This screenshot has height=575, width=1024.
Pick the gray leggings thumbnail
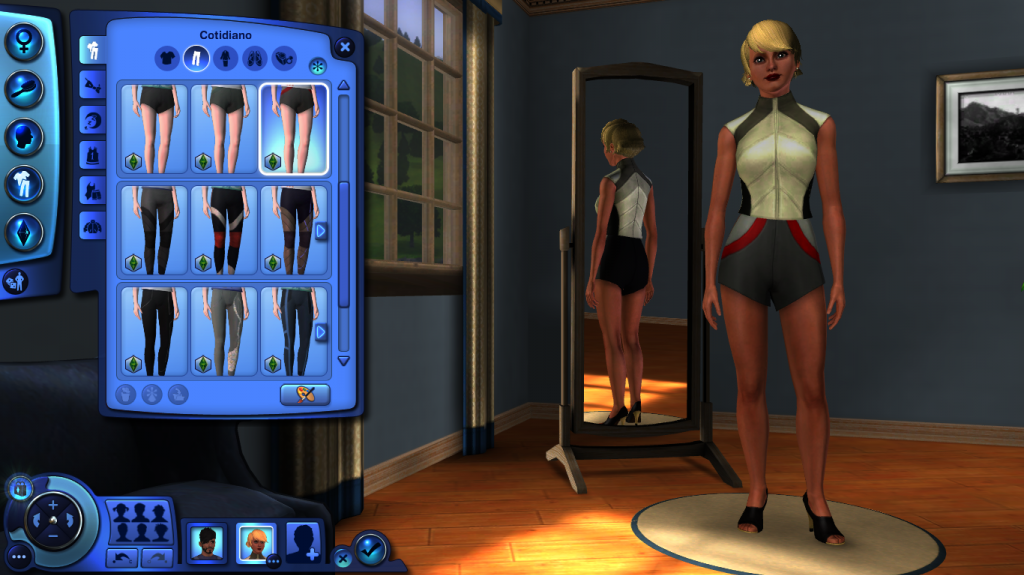[224, 331]
